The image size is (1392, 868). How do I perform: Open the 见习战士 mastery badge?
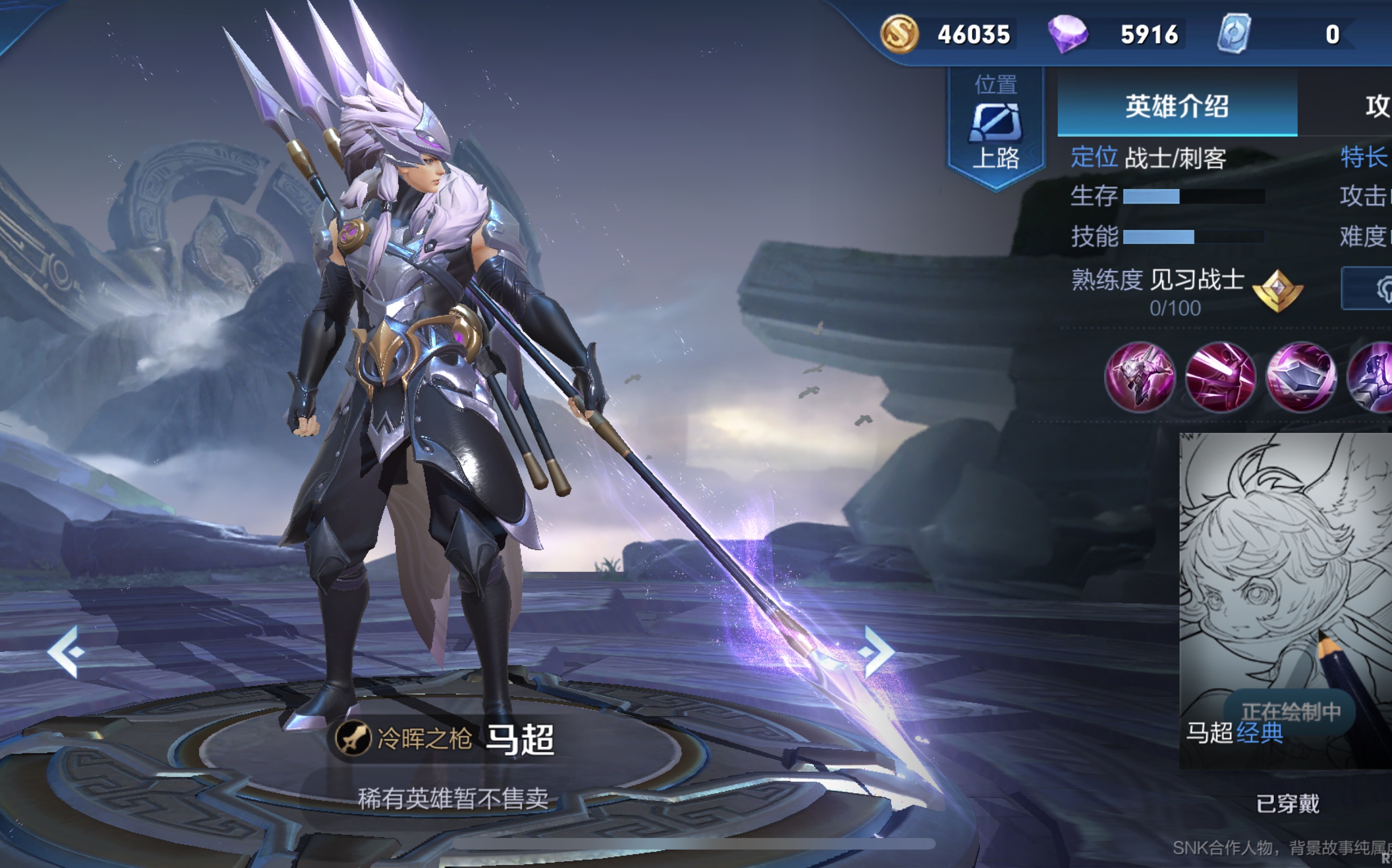[x=1278, y=290]
